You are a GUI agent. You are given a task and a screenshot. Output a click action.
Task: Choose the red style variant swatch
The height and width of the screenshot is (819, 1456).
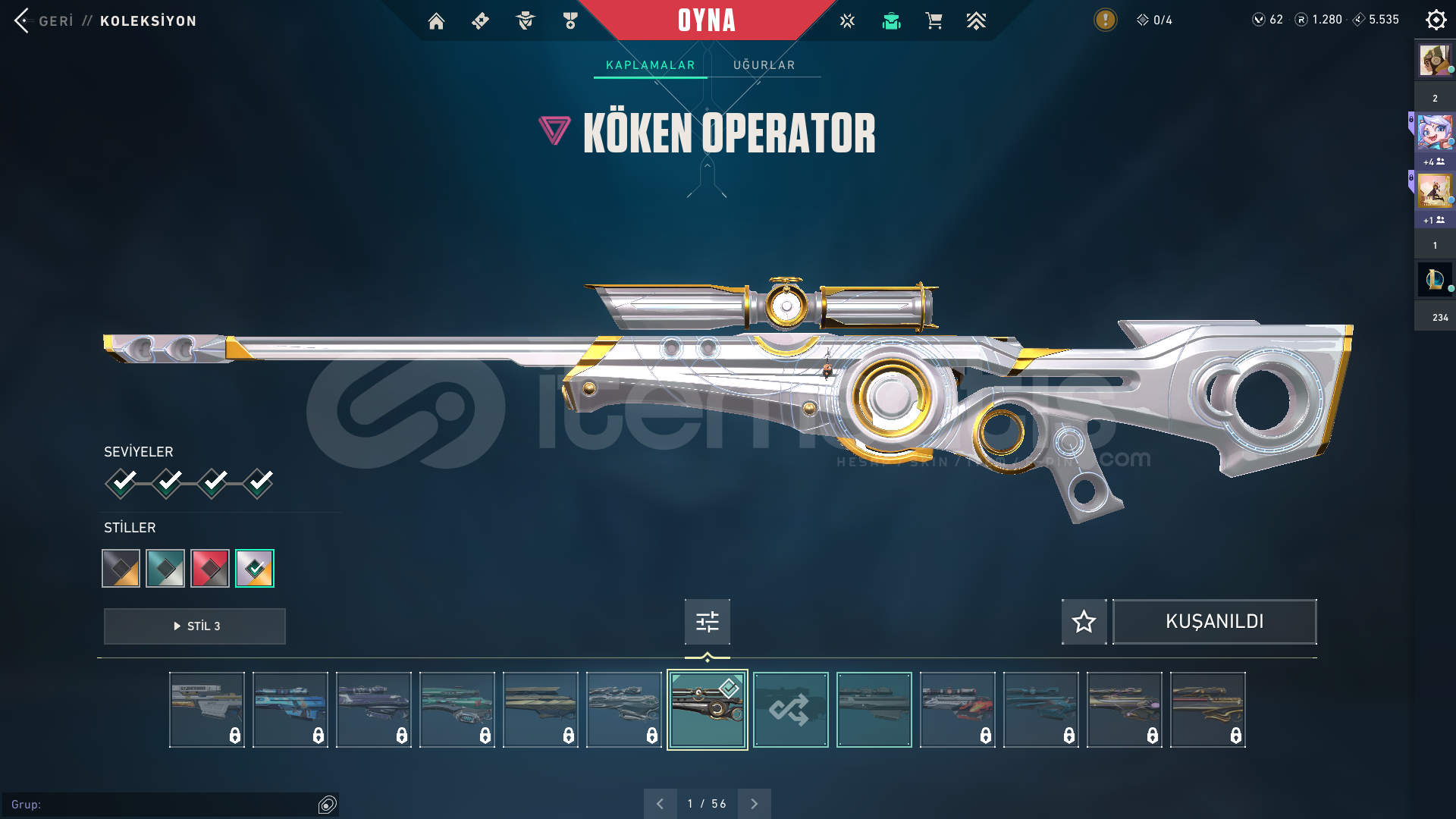pos(210,568)
